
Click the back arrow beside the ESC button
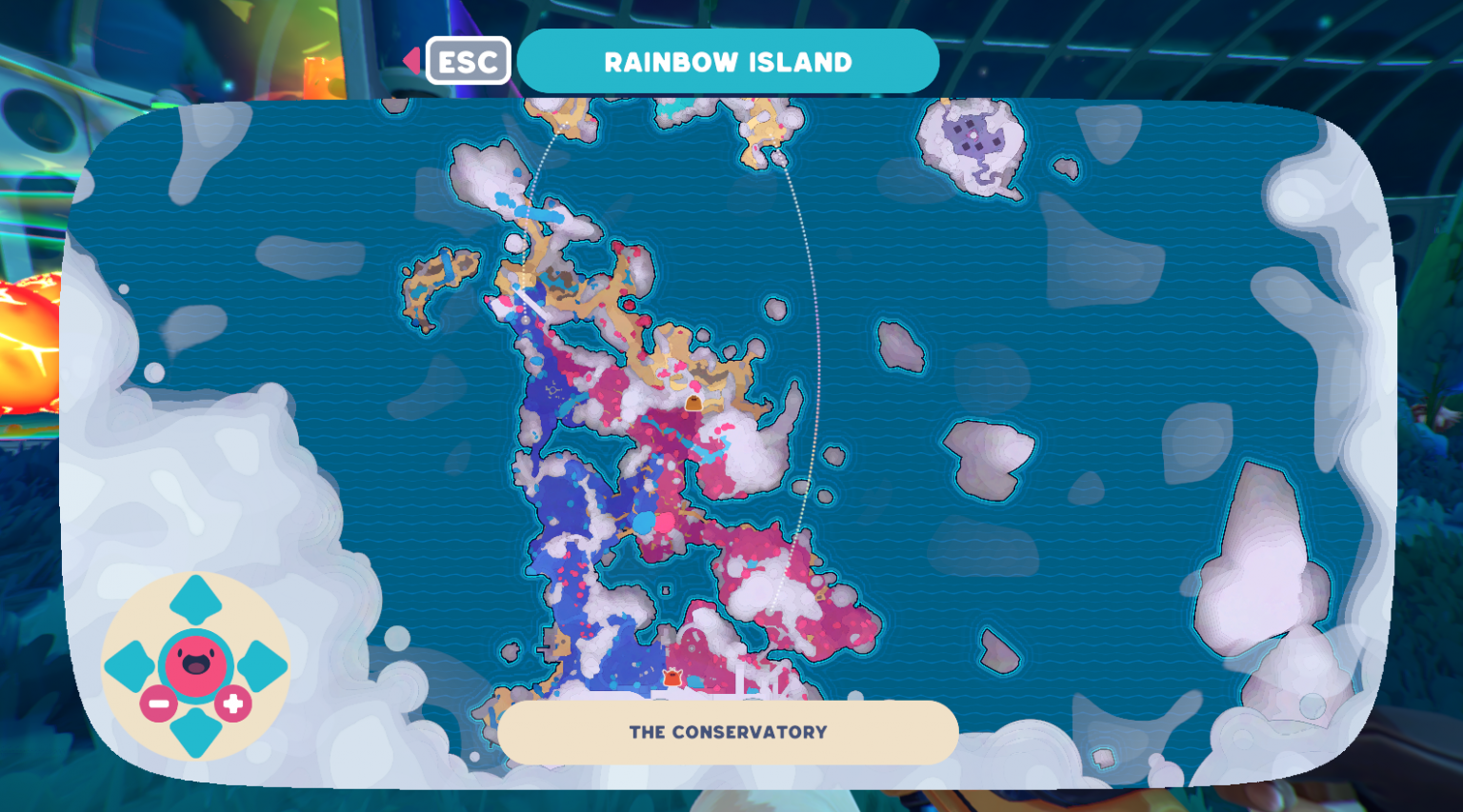[x=410, y=61]
